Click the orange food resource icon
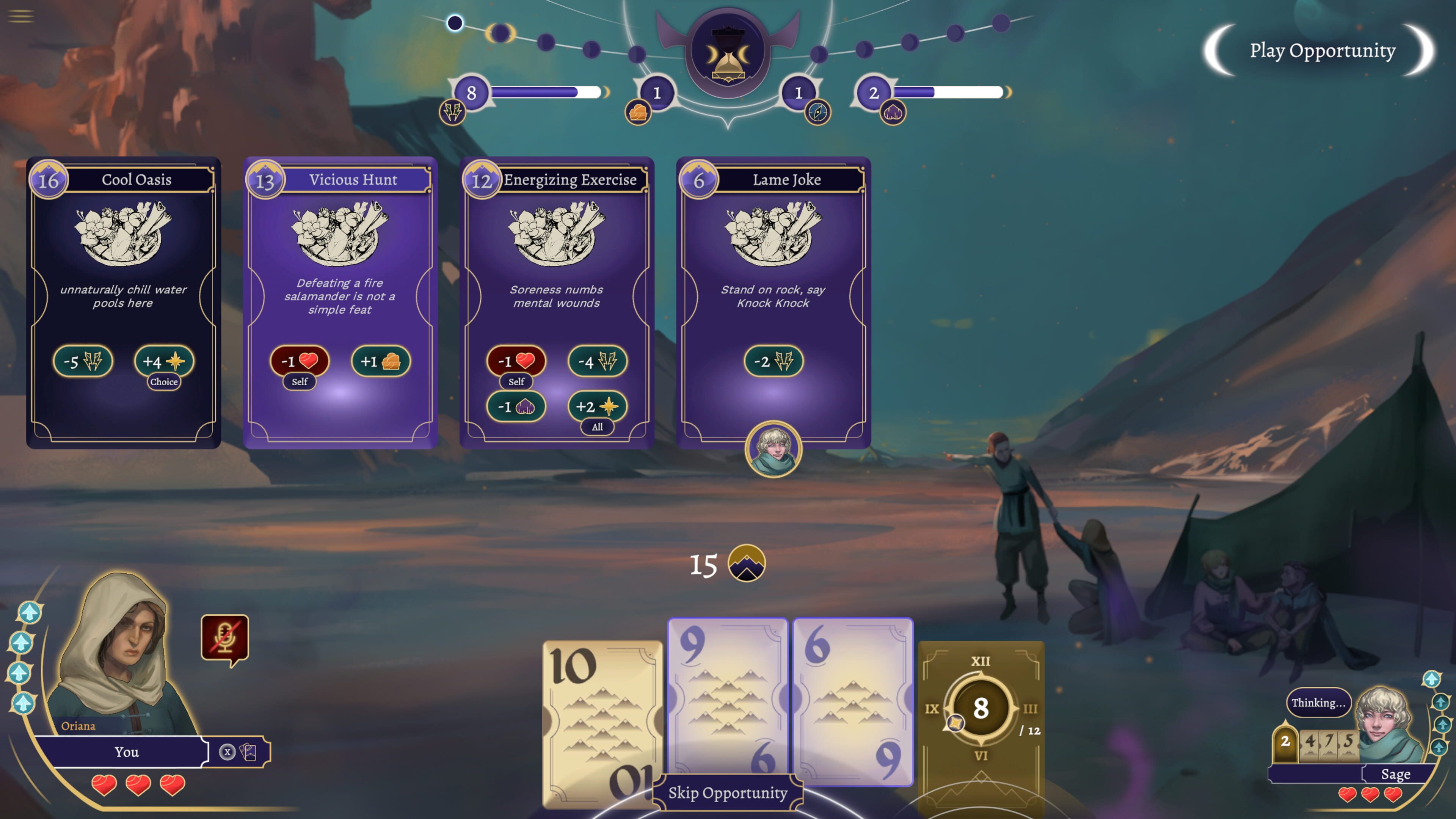The height and width of the screenshot is (819, 1456). (x=638, y=112)
